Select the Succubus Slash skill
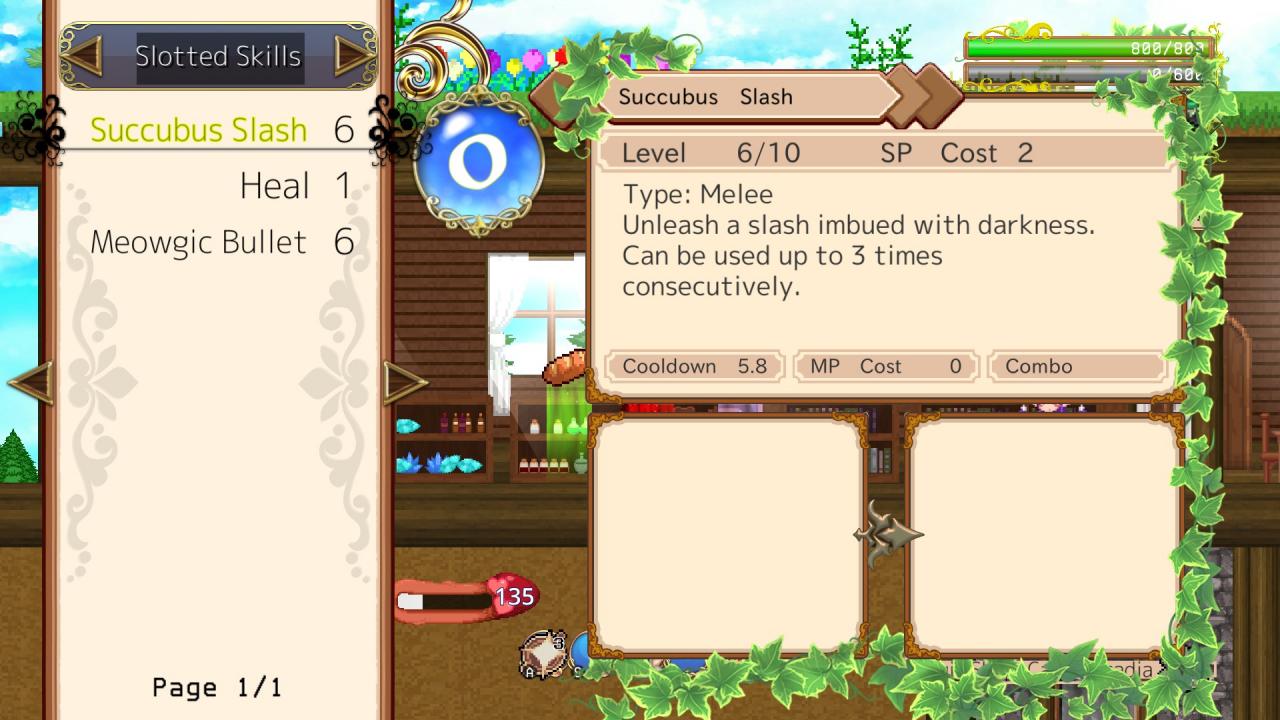Viewport: 1280px width, 720px height. (x=198, y=130)
